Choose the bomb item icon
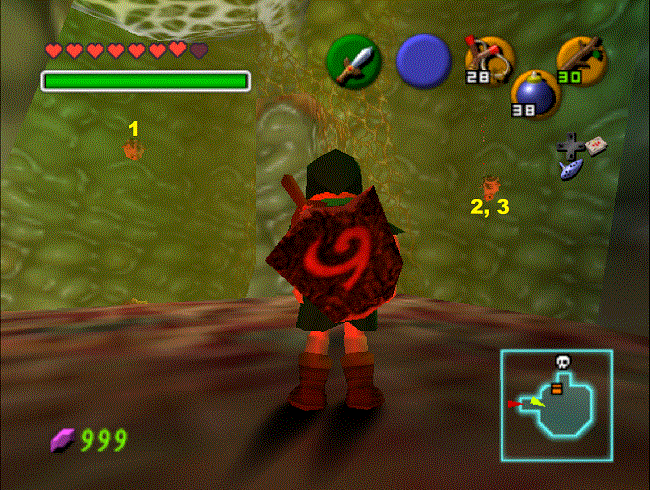 (x=535, y=94)
